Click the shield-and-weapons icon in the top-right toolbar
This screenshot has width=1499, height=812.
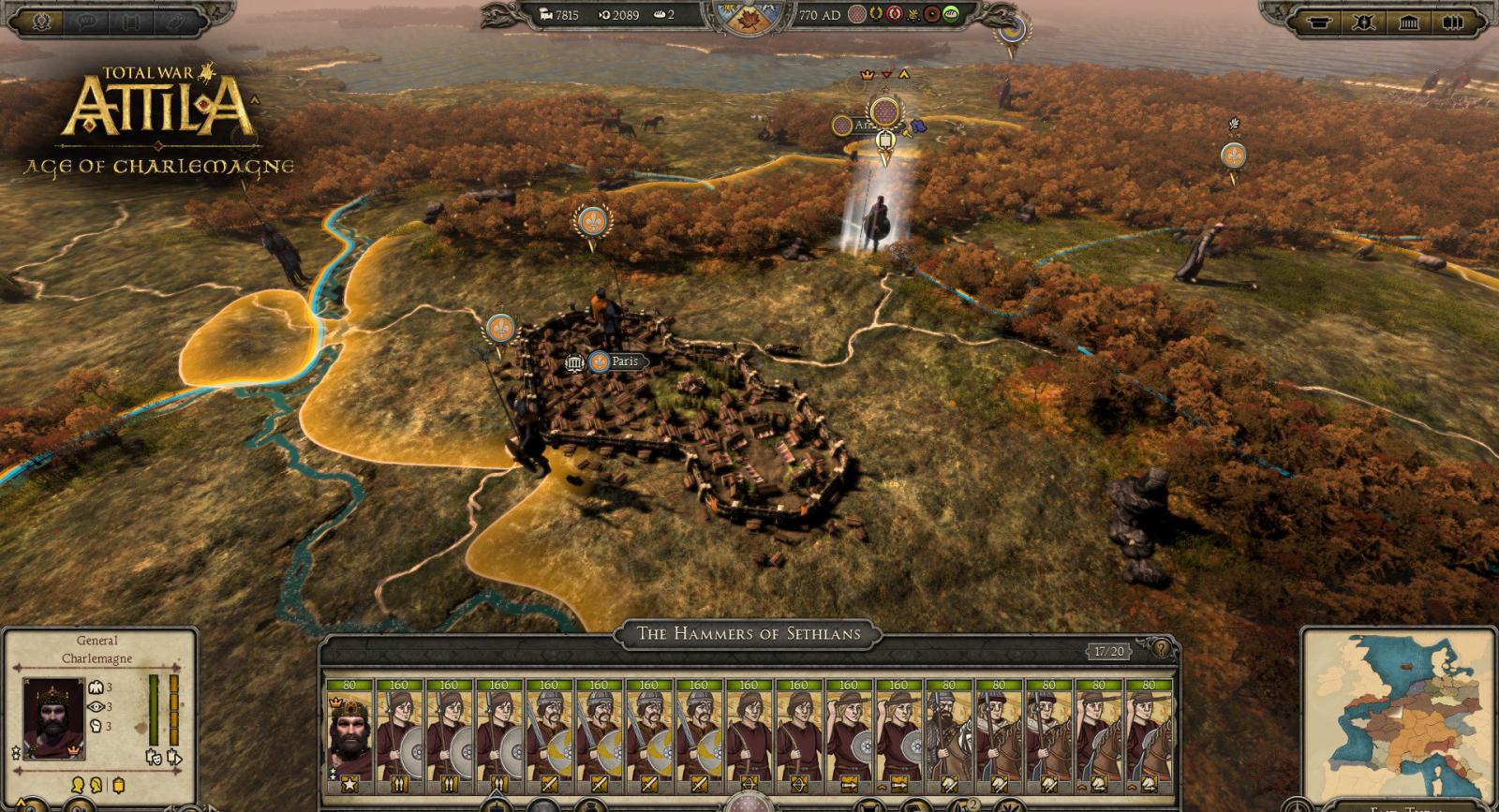[1365, 20]
